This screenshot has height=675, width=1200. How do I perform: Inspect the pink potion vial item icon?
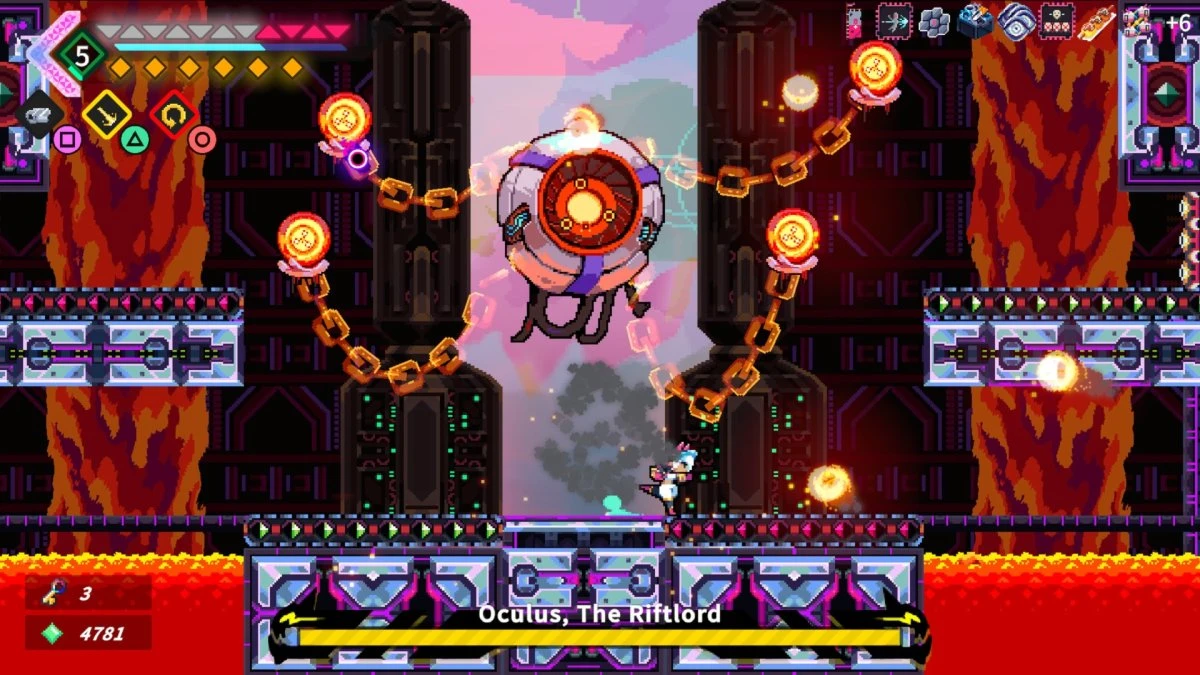(854, 21)
